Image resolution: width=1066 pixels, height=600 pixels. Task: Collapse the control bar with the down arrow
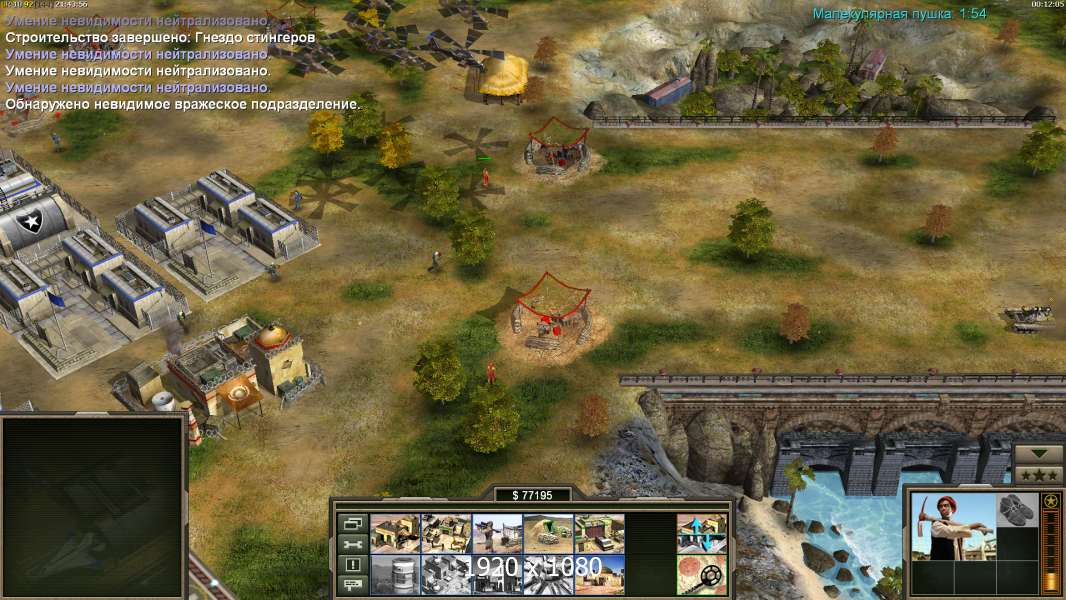pos(1039,454)
